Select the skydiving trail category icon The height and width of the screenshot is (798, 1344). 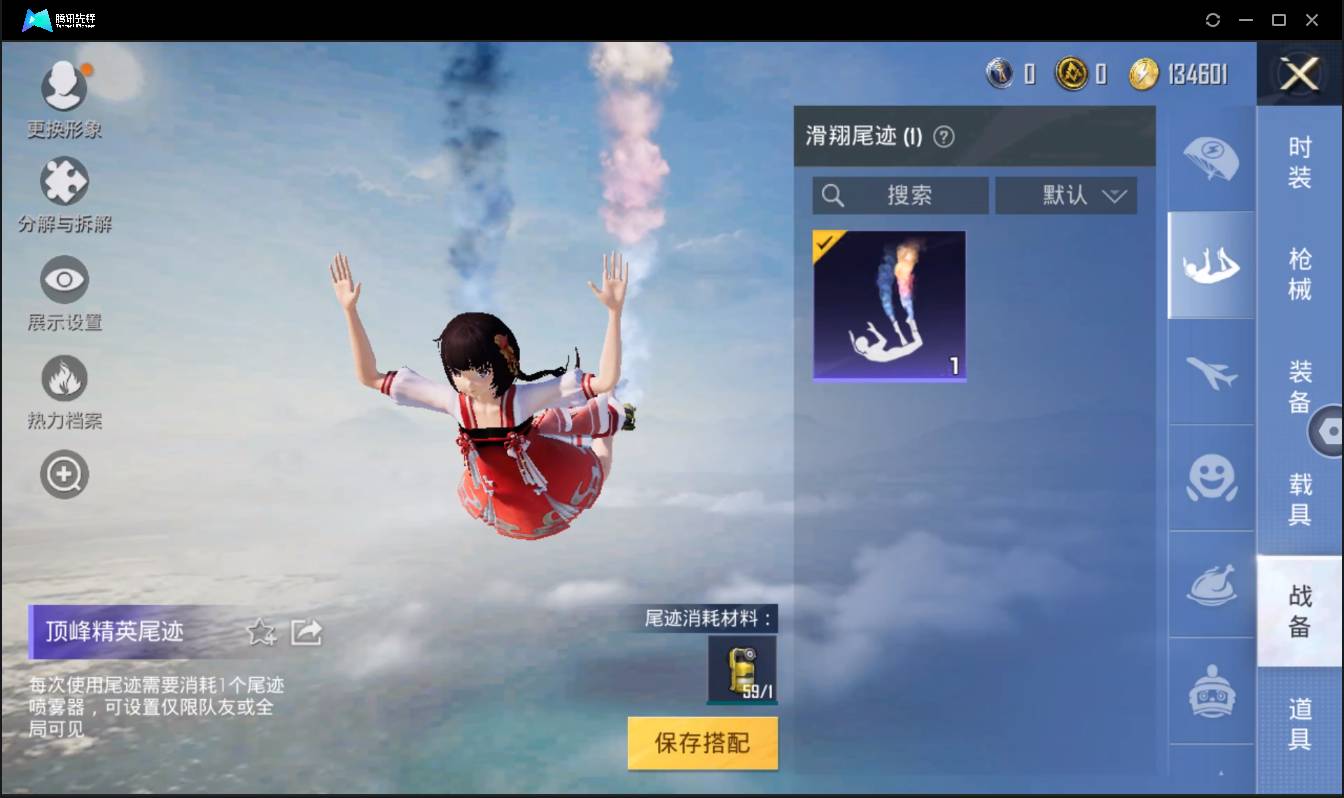[1211, 265]
